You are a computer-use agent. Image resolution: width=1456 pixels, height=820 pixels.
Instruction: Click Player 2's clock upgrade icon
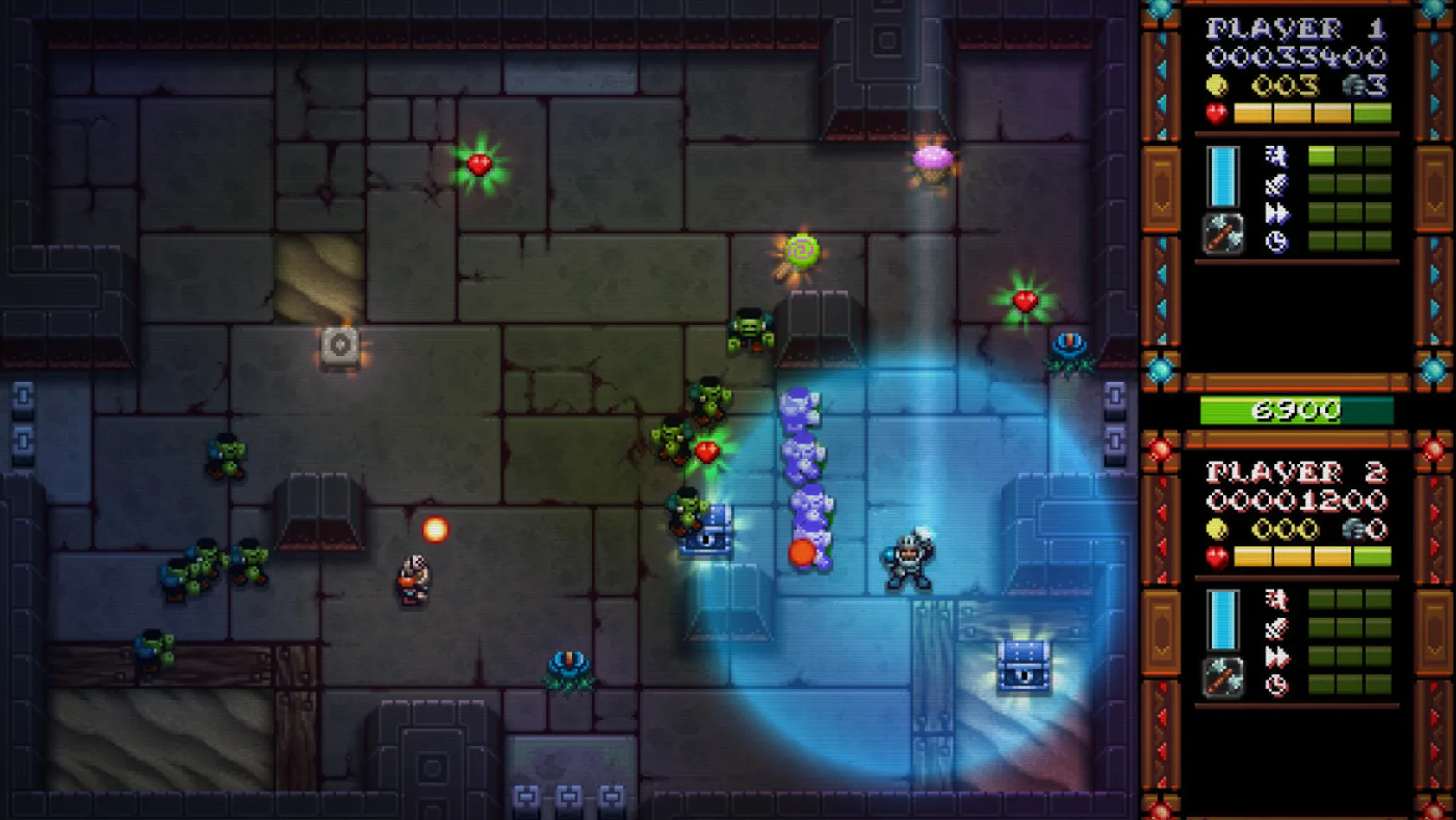(1276, 686)
